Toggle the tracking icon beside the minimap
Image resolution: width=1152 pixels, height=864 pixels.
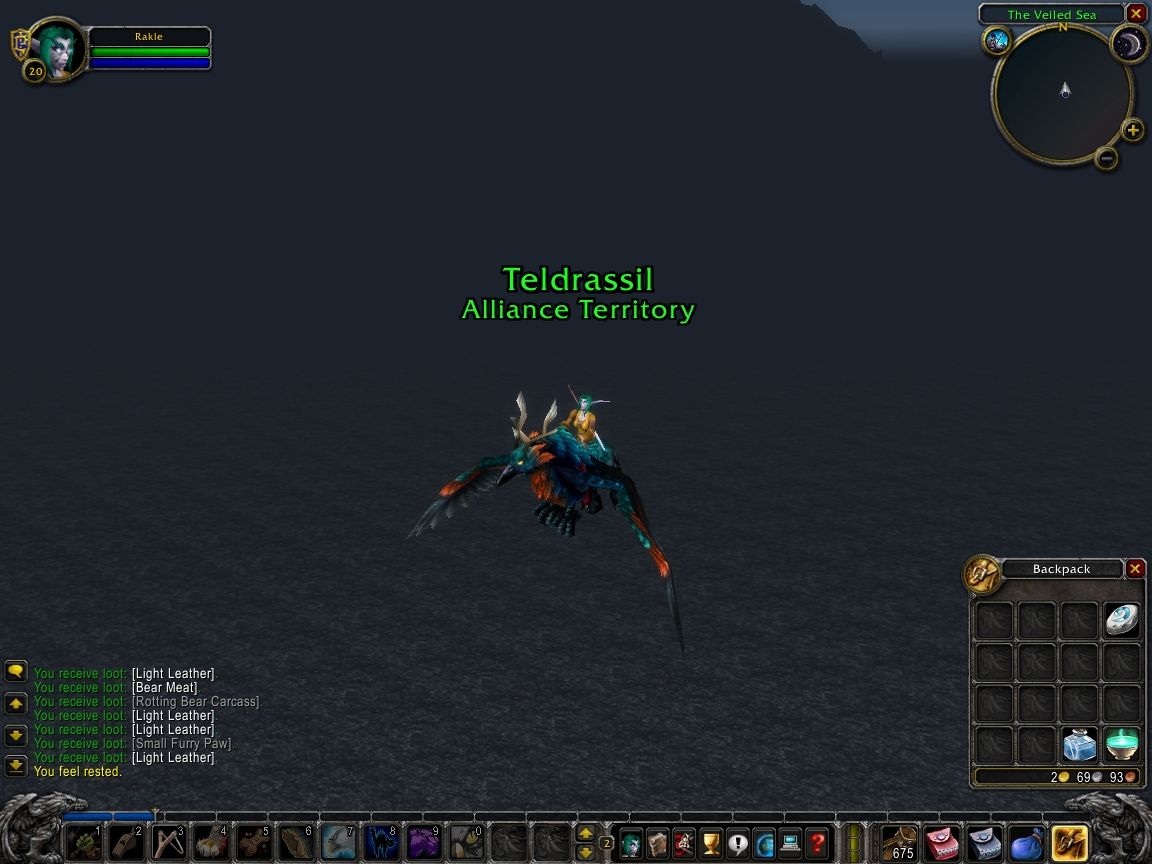coord(997,40)
